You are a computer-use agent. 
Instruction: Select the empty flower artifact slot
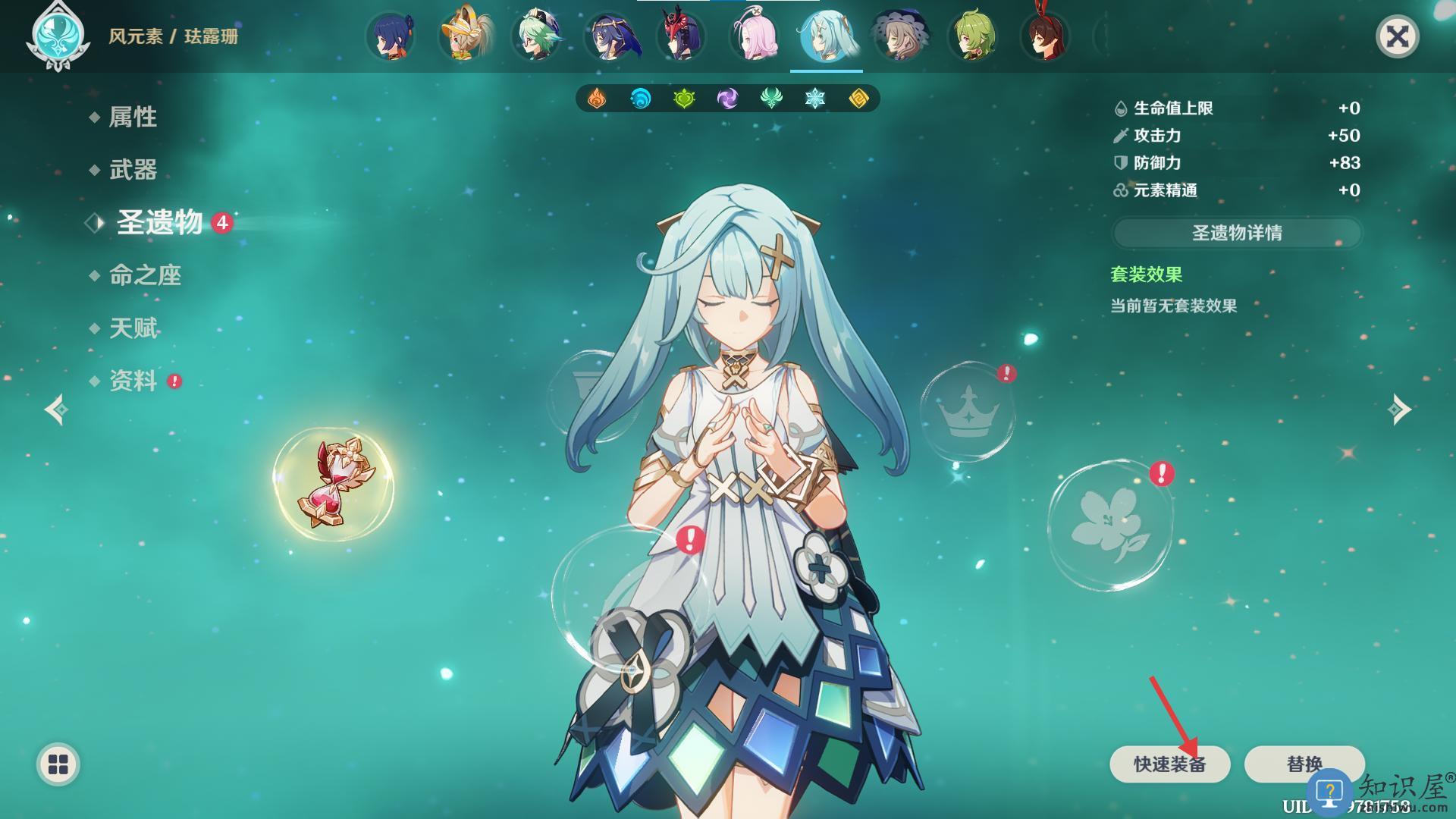pyautogui.click(x=1110, y=525)
